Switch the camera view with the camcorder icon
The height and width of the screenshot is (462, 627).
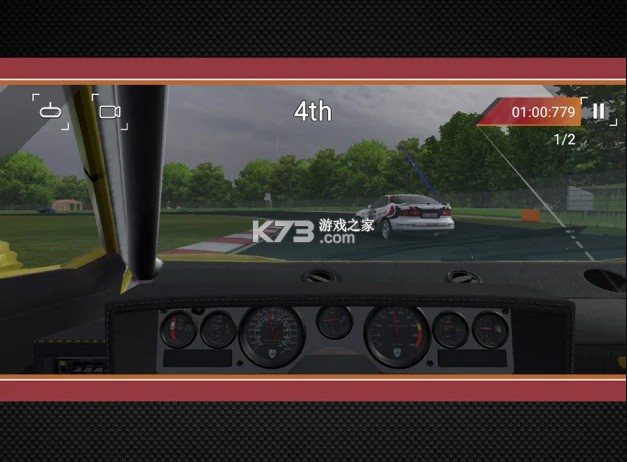click(110, 112)
